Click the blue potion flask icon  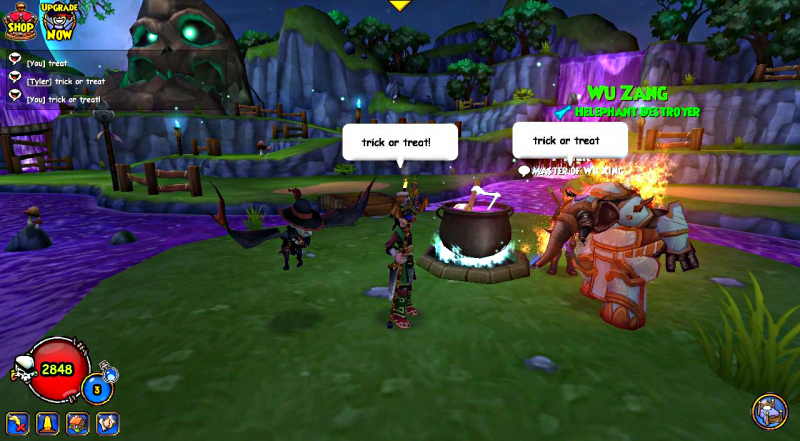[110, 374]
